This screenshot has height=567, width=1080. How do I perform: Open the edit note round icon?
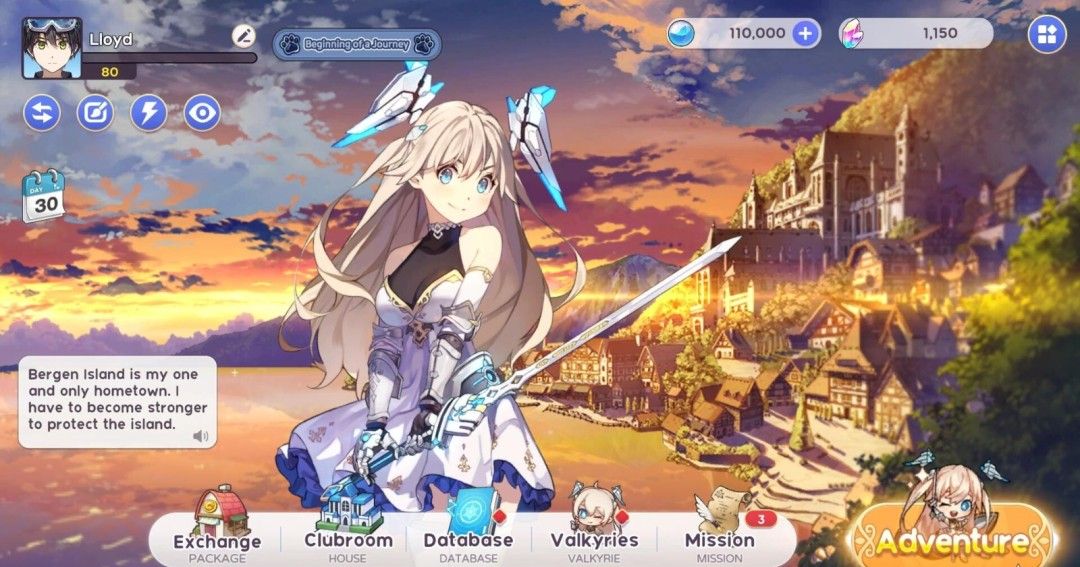coord(95,112)
